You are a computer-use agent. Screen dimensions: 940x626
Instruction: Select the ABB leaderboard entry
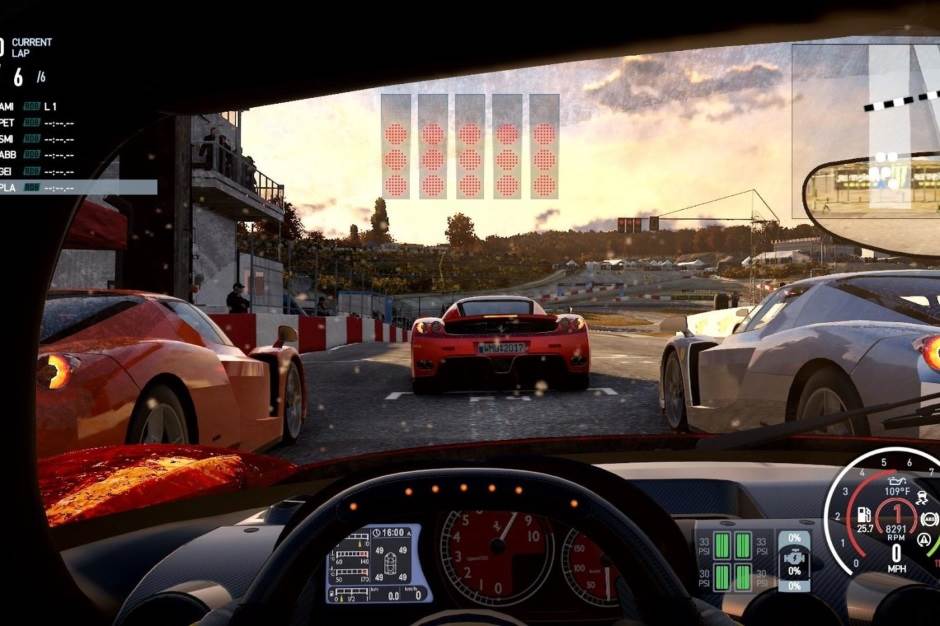pyautogui.click(x=40, y=155)
